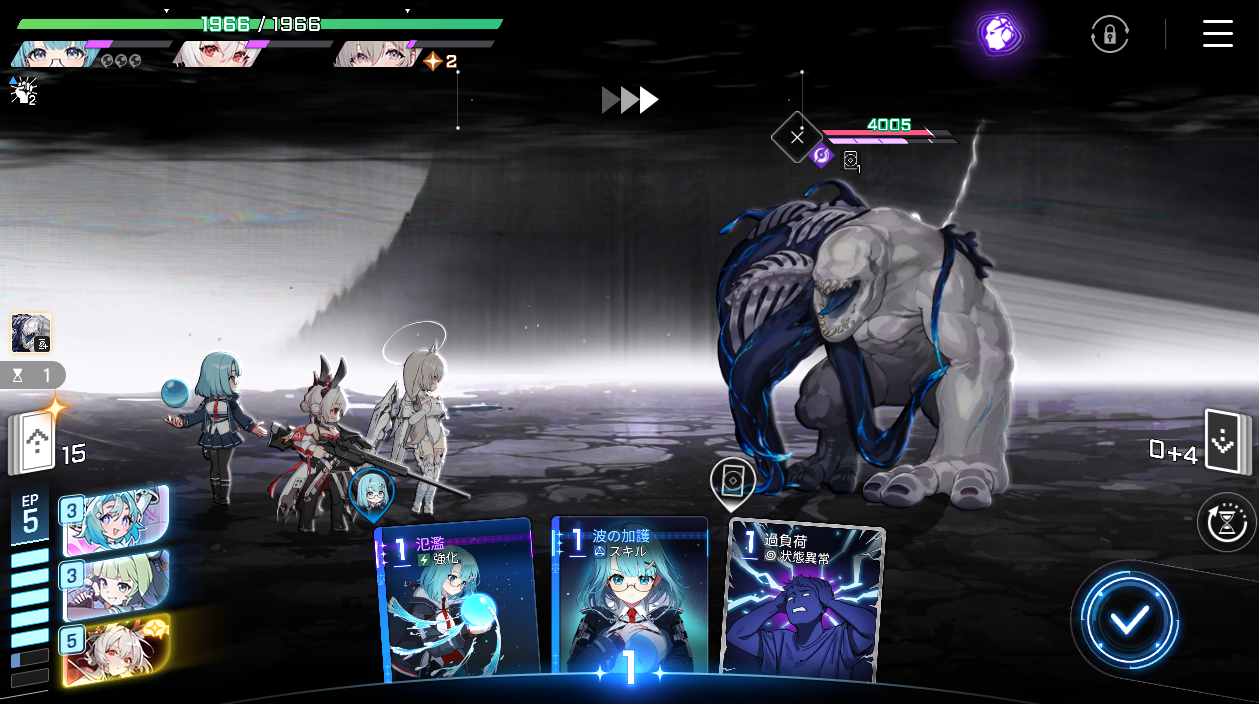This screenshot has width=1259, height=704.
Task: Play the 氾濫 card from hand
Action: point(460,600)
